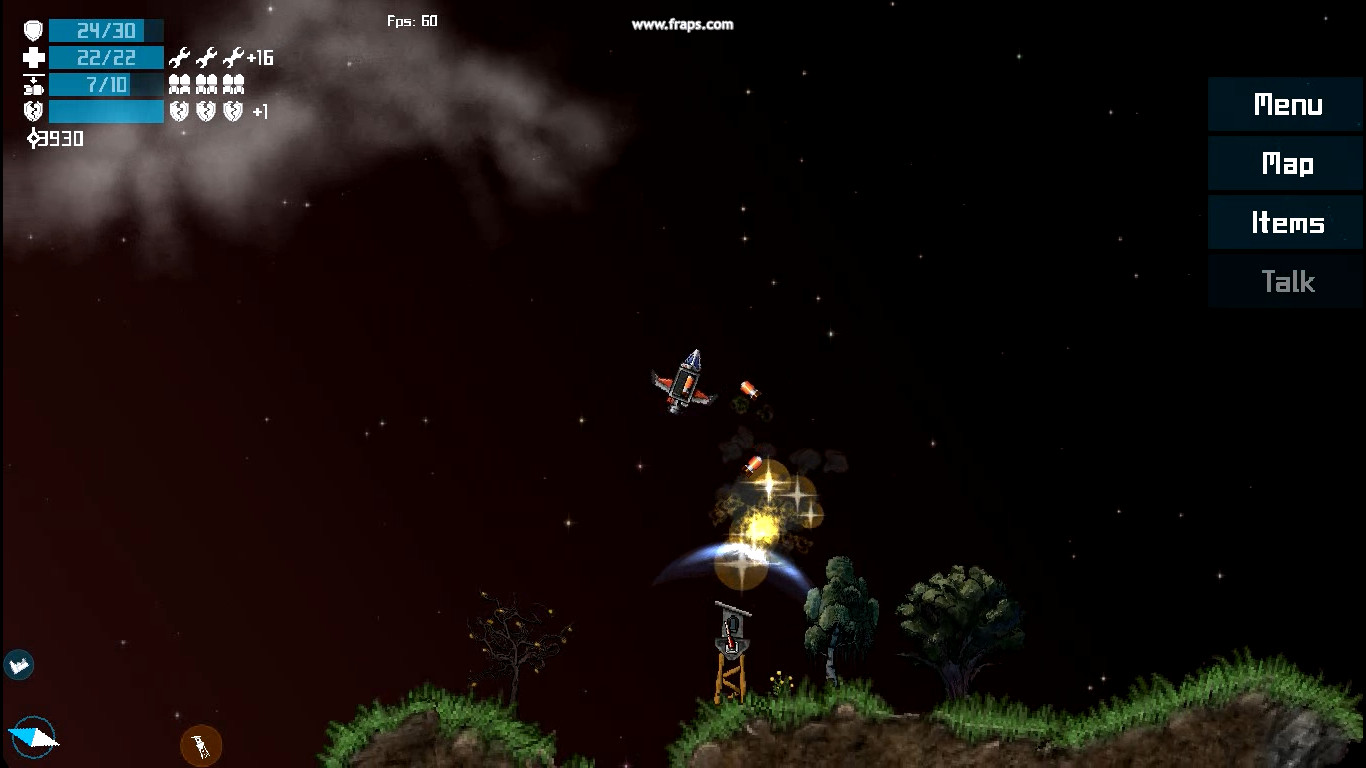Viewport: 1366px width, 768px height.
Task: Click the +1 shield counter label
Action: point(262,112)
